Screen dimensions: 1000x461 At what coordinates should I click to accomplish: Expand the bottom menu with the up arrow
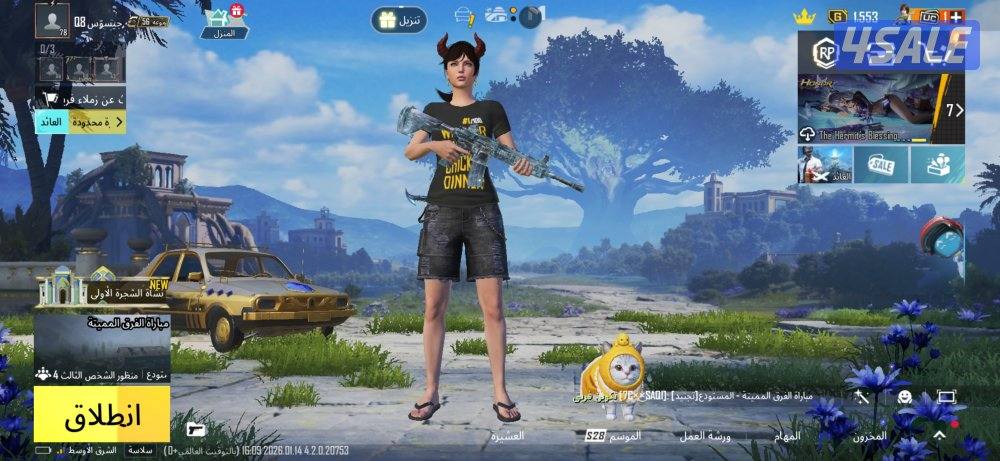939,436
